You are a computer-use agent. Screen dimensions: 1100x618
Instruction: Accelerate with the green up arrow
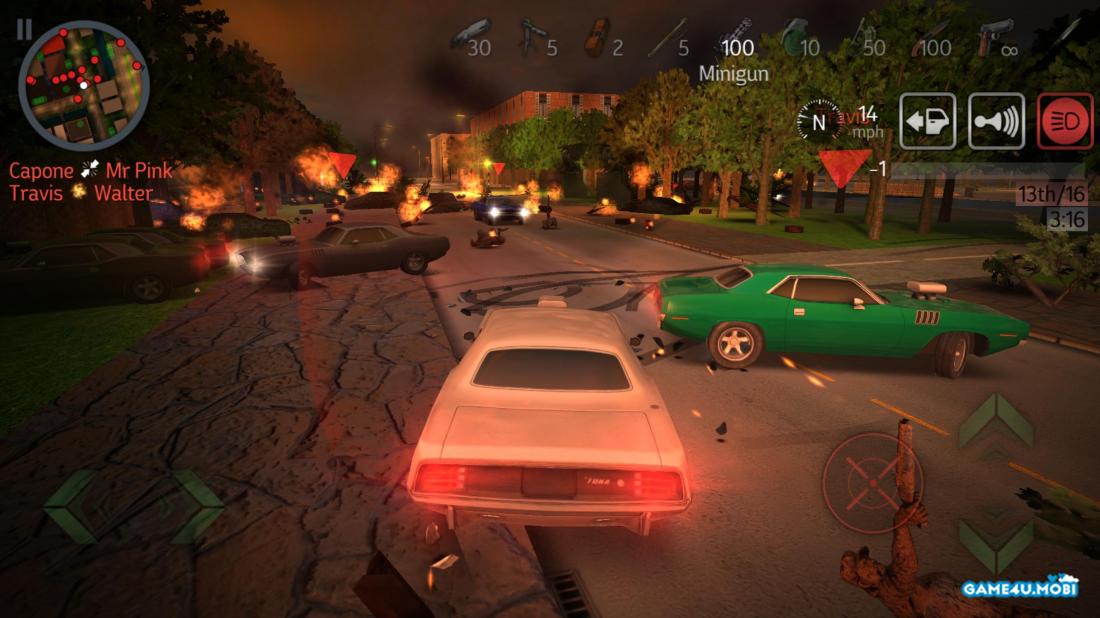996,421
